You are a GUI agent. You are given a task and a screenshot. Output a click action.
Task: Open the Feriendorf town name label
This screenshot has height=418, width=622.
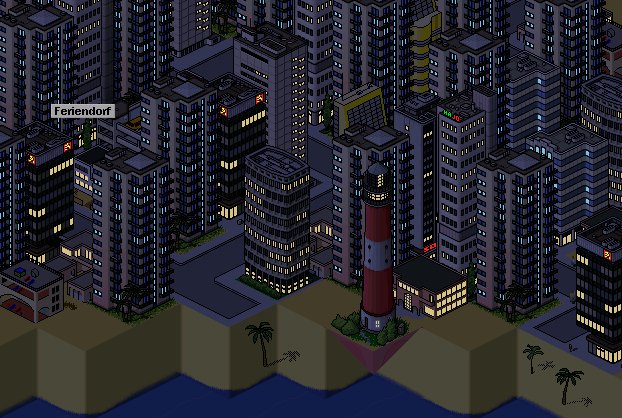(83, 111)
